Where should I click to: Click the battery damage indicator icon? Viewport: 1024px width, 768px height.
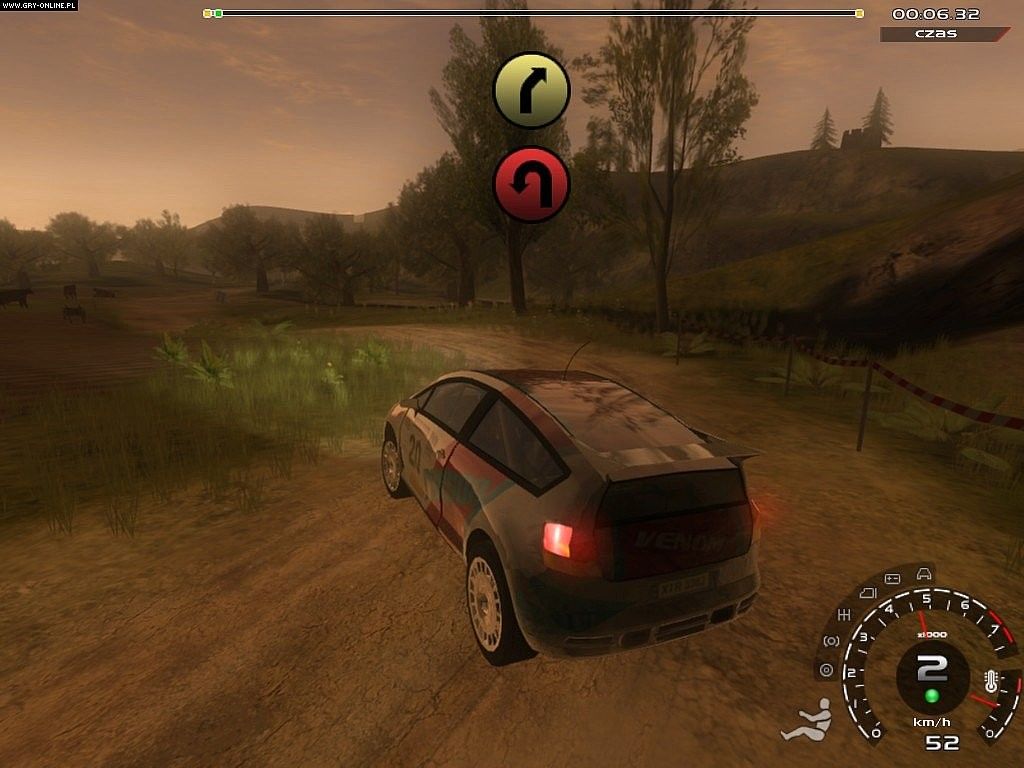click(x=894, y=579)
